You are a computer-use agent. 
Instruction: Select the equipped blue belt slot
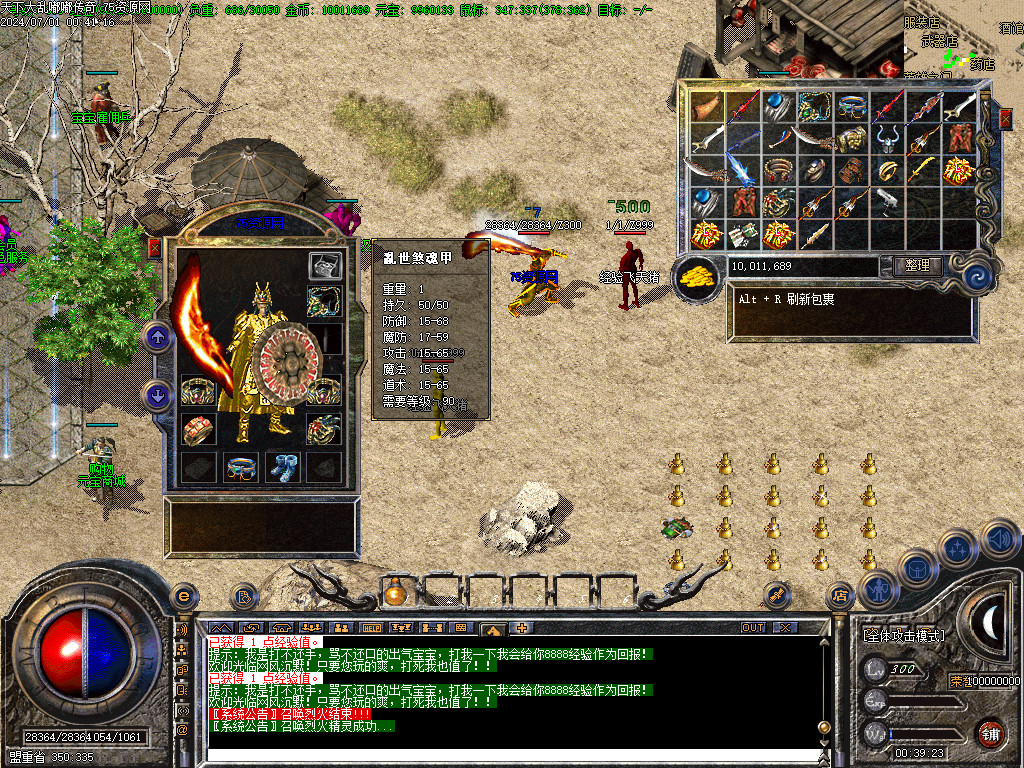(240, 467)
